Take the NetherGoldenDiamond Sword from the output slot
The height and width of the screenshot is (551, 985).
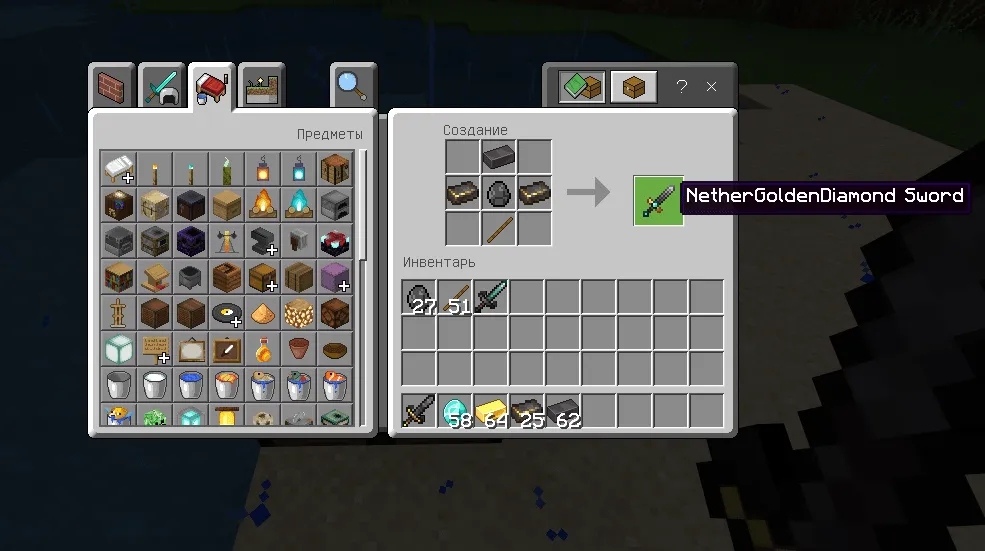(658, 201)
